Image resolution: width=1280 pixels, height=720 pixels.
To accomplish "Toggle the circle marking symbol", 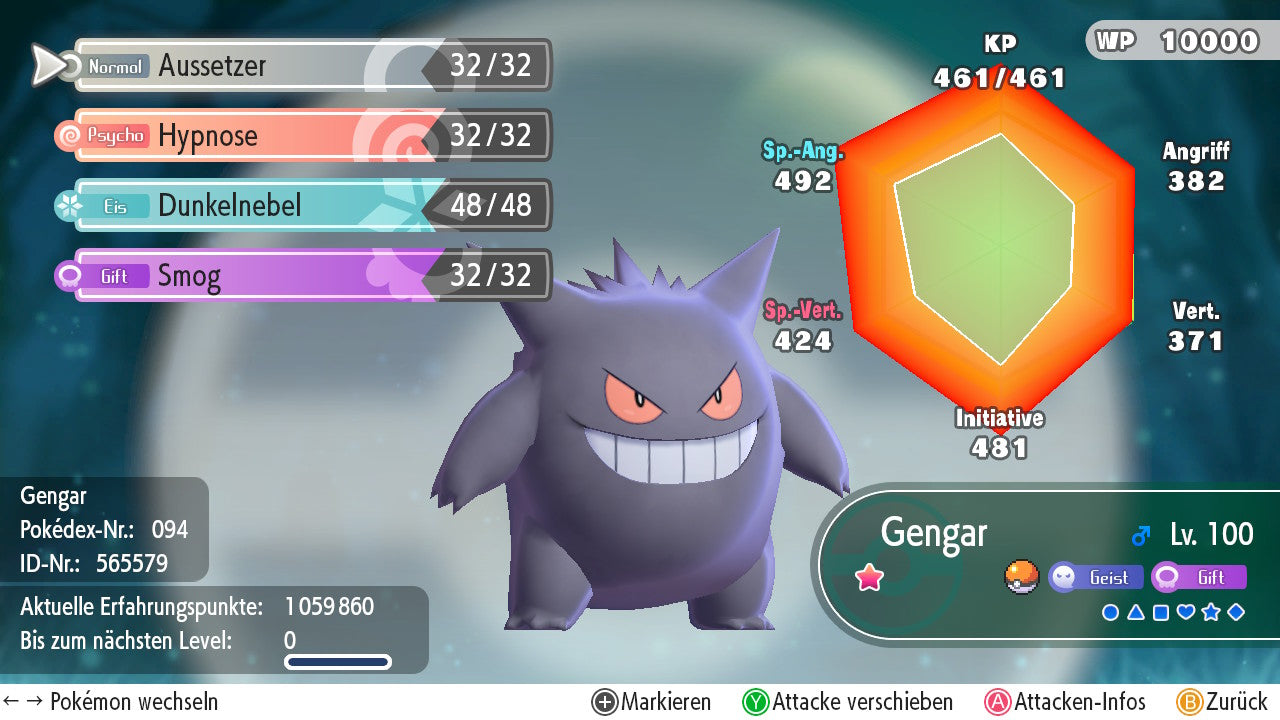I will pyautogui.click(x=1110, y=612).
